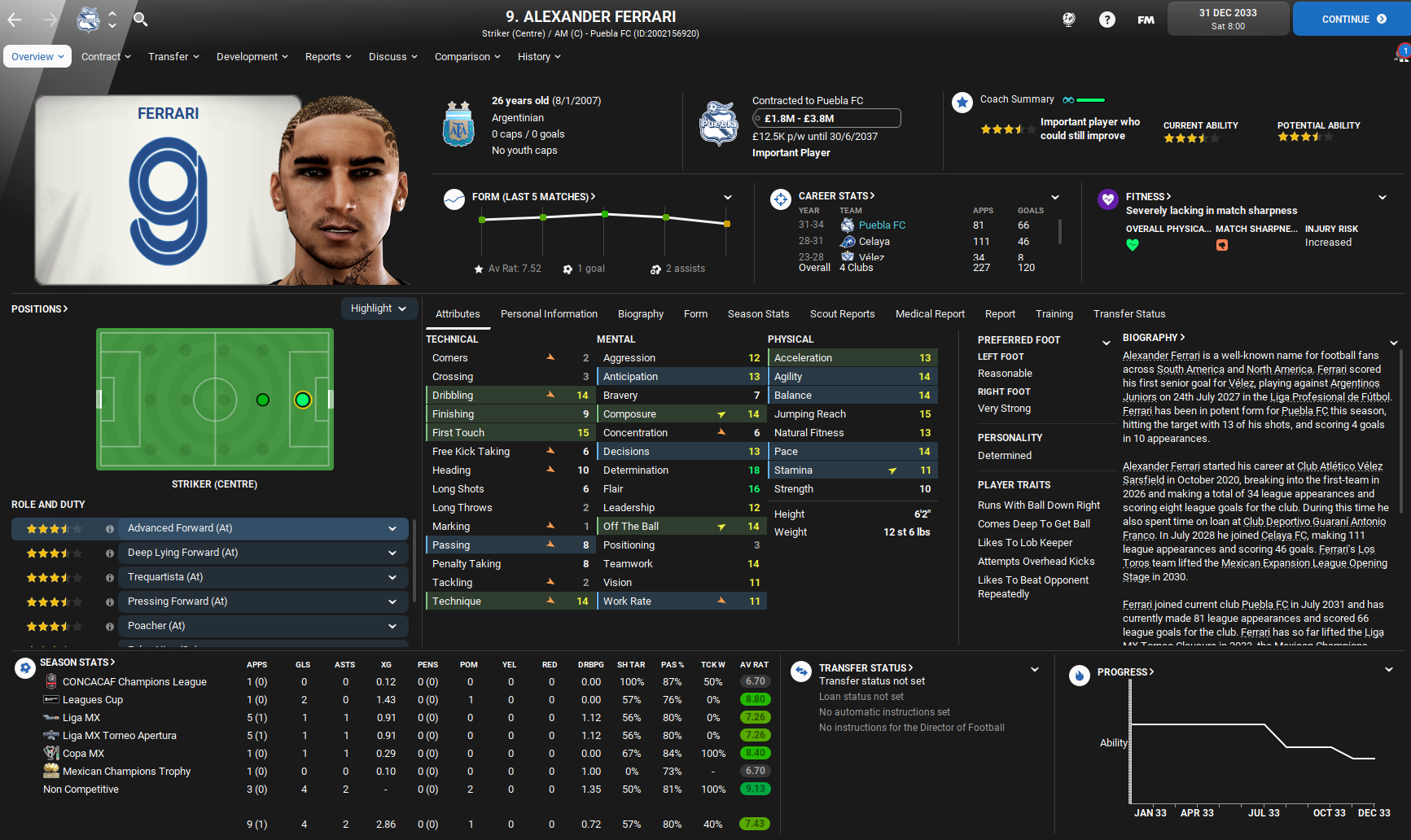Toggle the info icon beside Advanced Forward role
The width and height of the screenshot is (1411, 840).
pyautogui.click(x=109, y=528)
